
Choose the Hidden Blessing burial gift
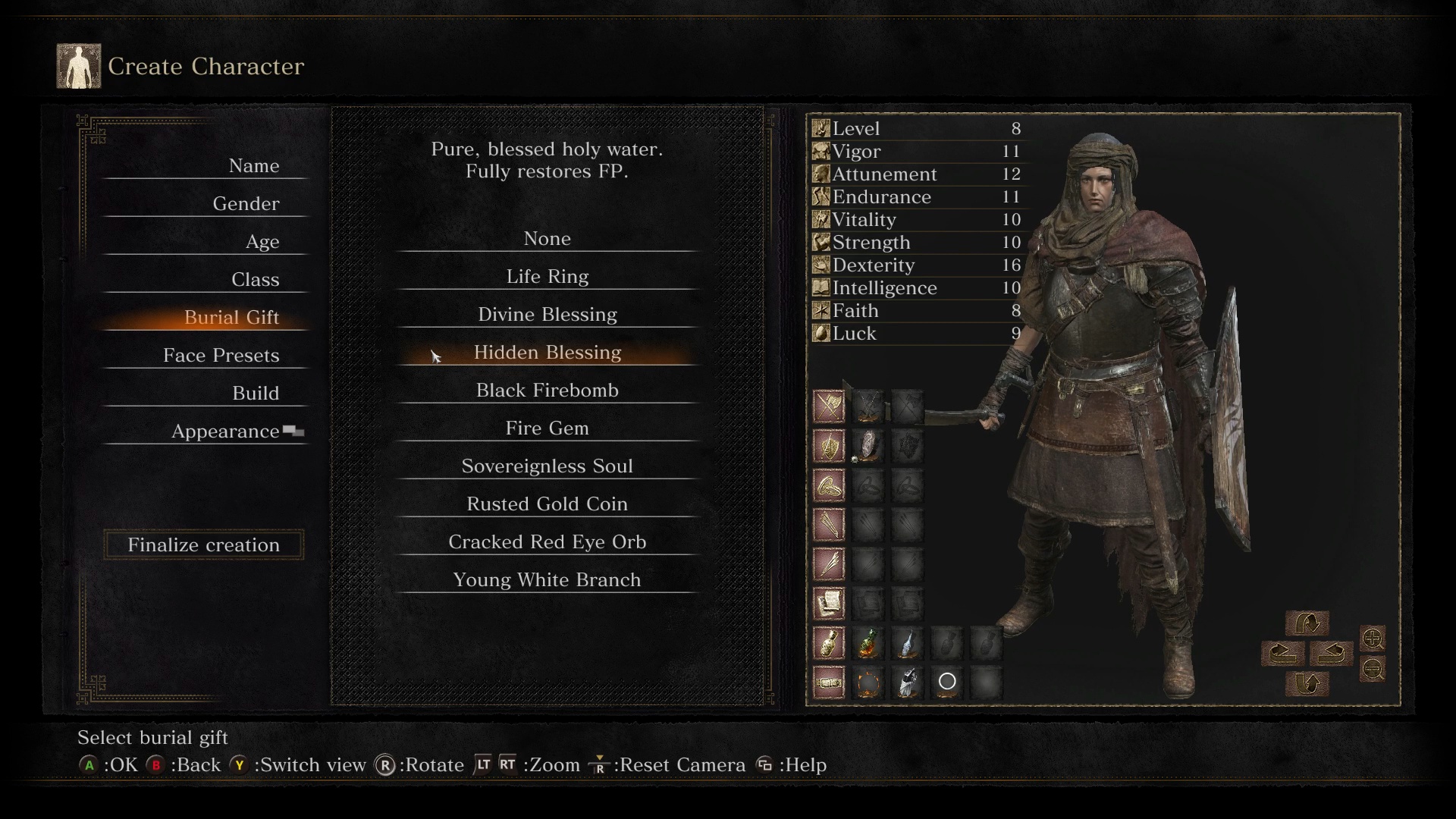547,352
